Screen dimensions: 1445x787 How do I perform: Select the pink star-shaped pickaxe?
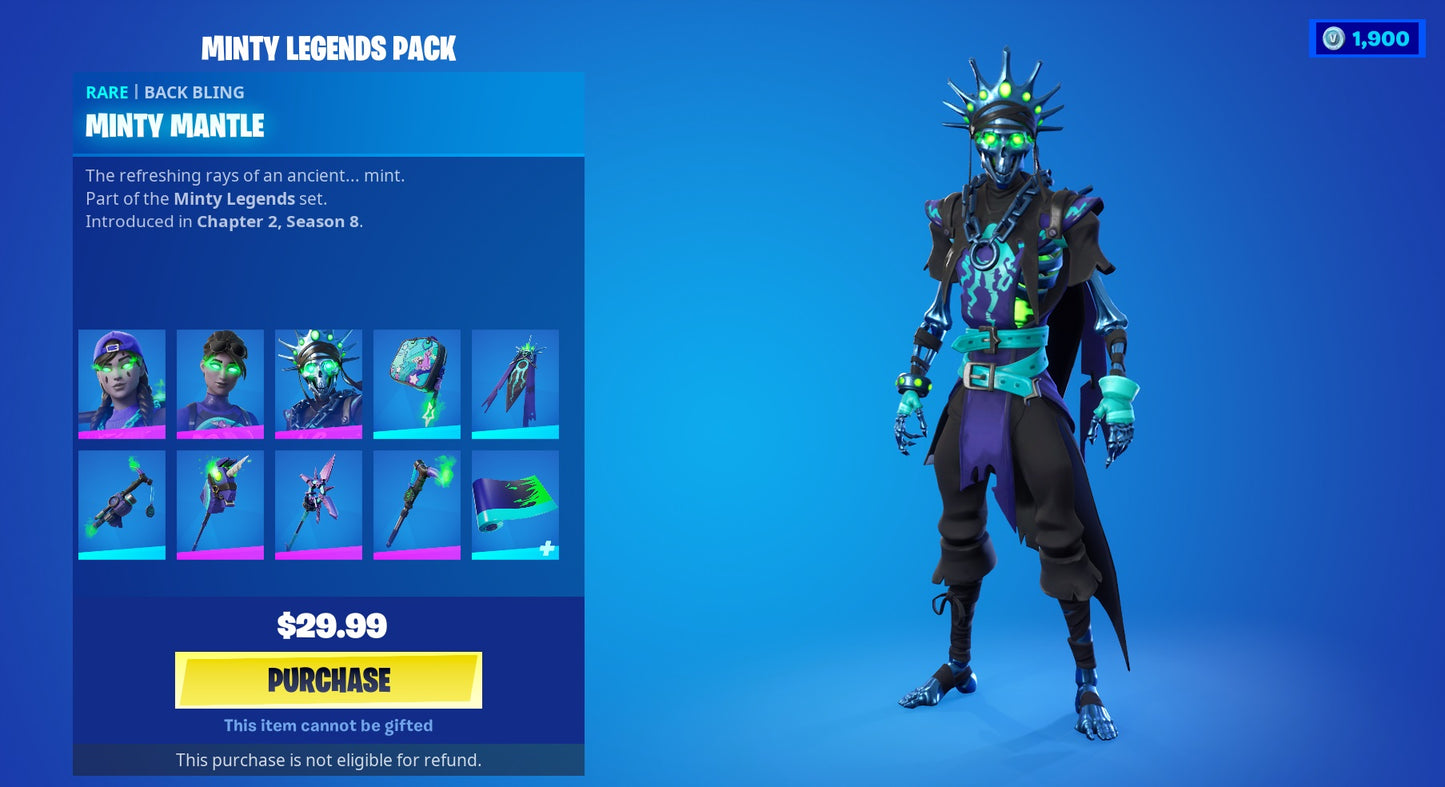click(x=318, y=505)
